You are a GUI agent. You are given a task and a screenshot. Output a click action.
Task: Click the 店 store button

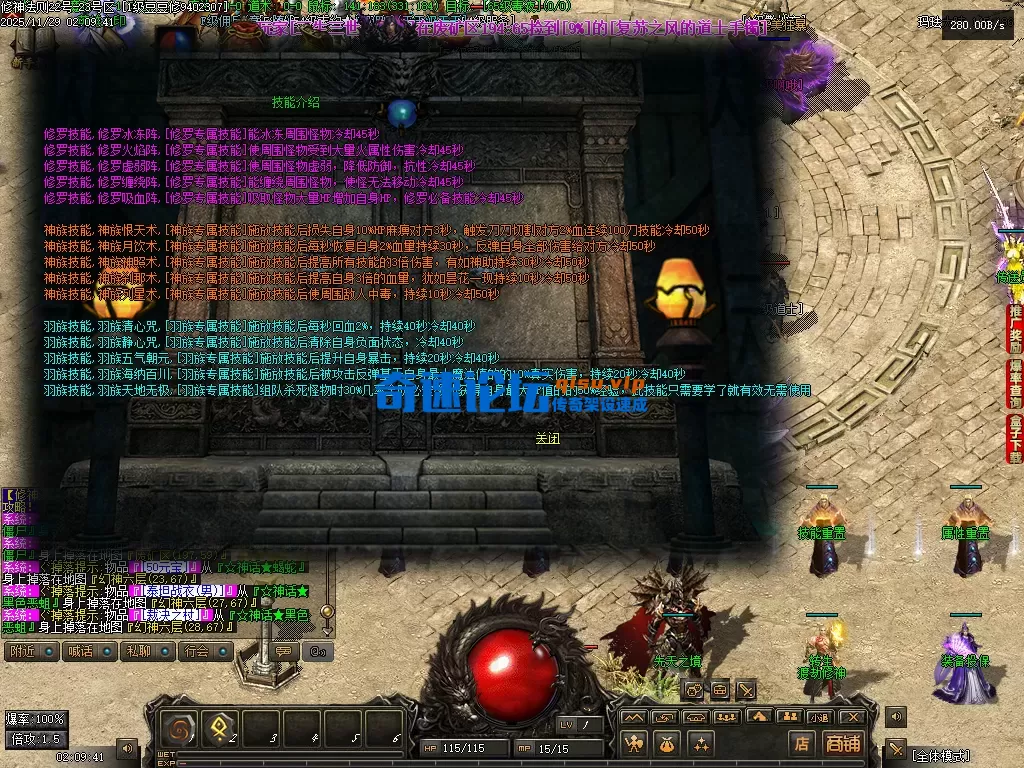coord(801,743)
